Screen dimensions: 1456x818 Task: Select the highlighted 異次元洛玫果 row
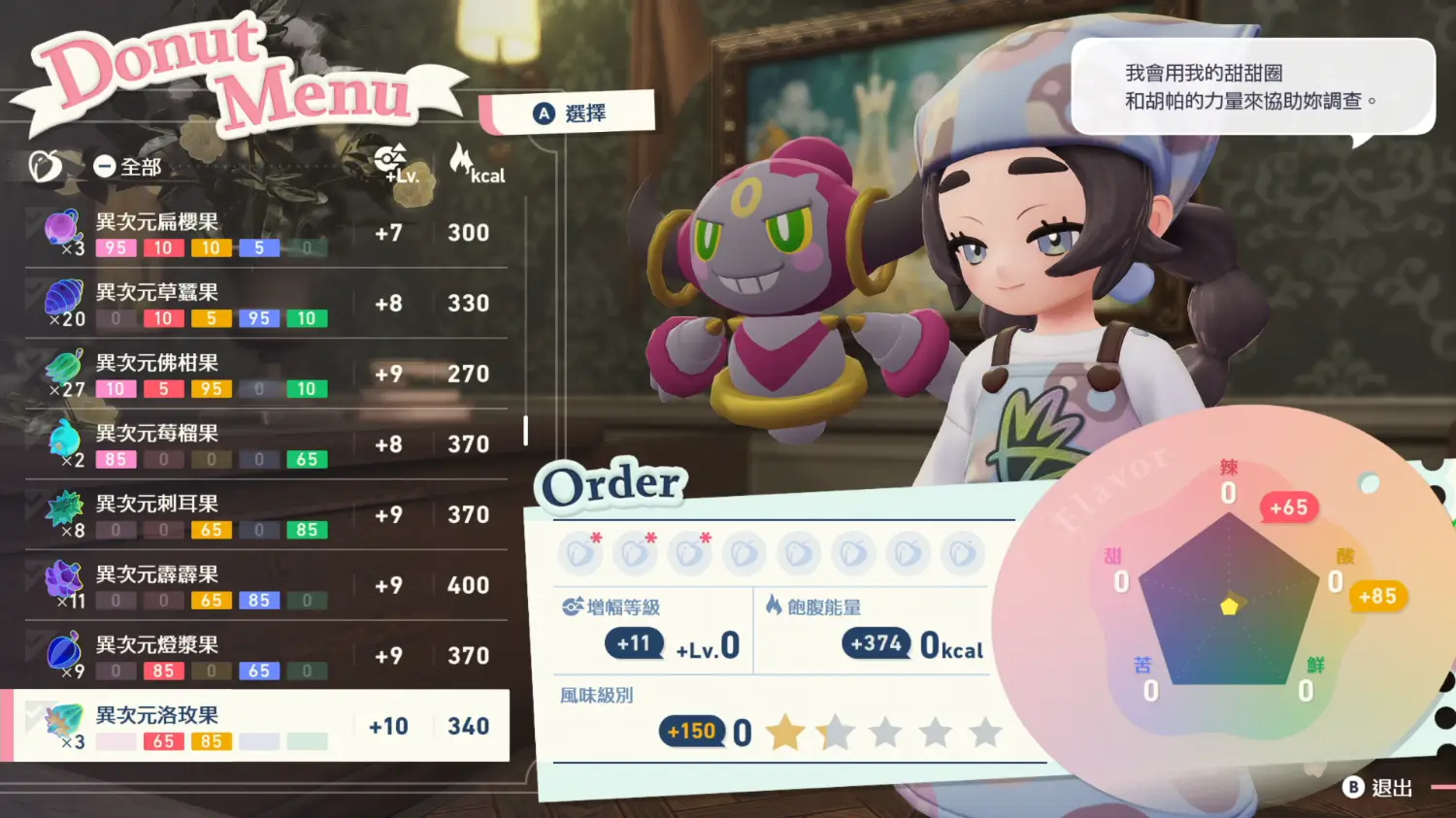(x=262, y=726)
